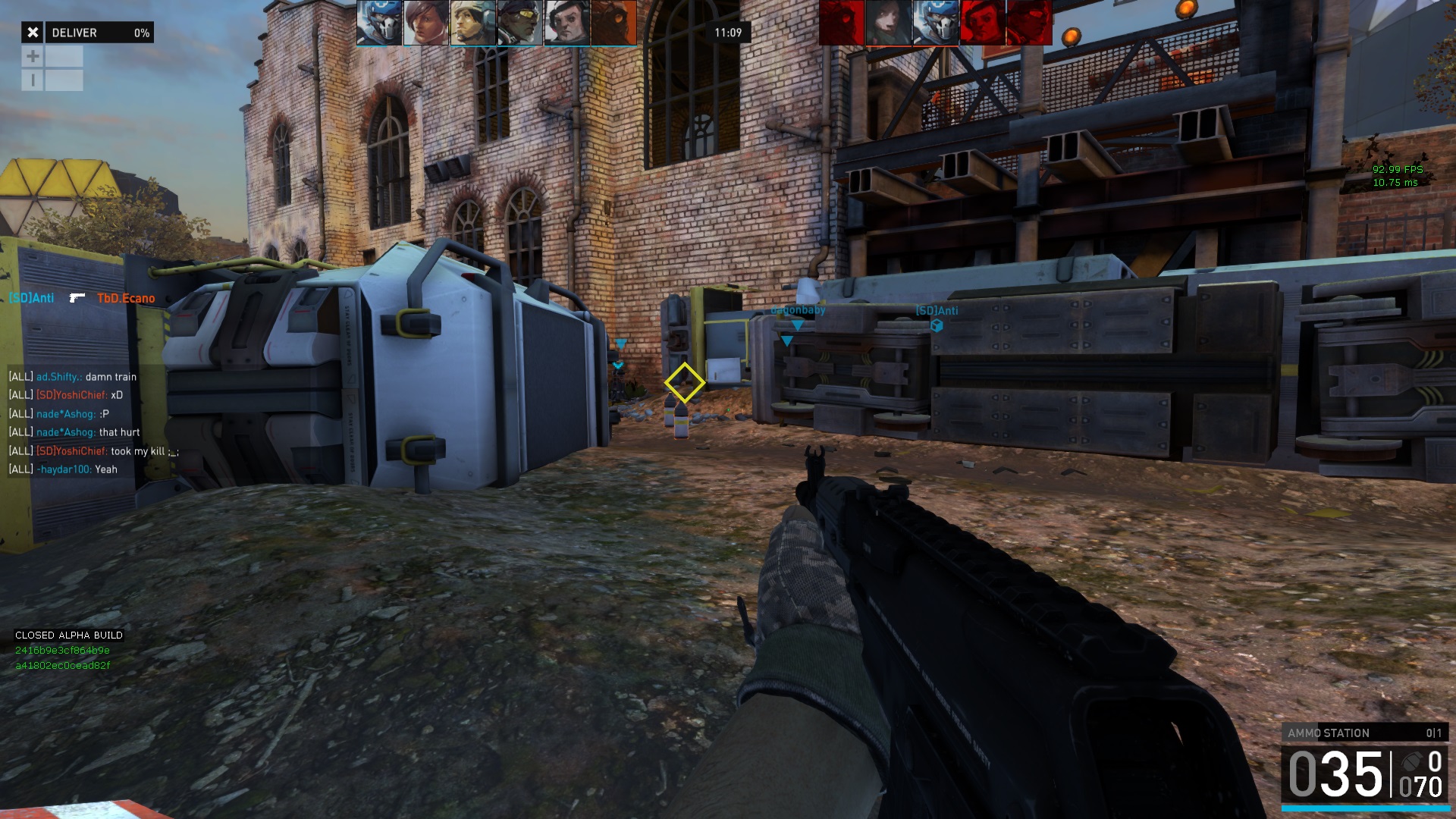The image size is (1456, 819).
Task: Click the [SD]Anti teammate cube marker
Action: point(937,326)
